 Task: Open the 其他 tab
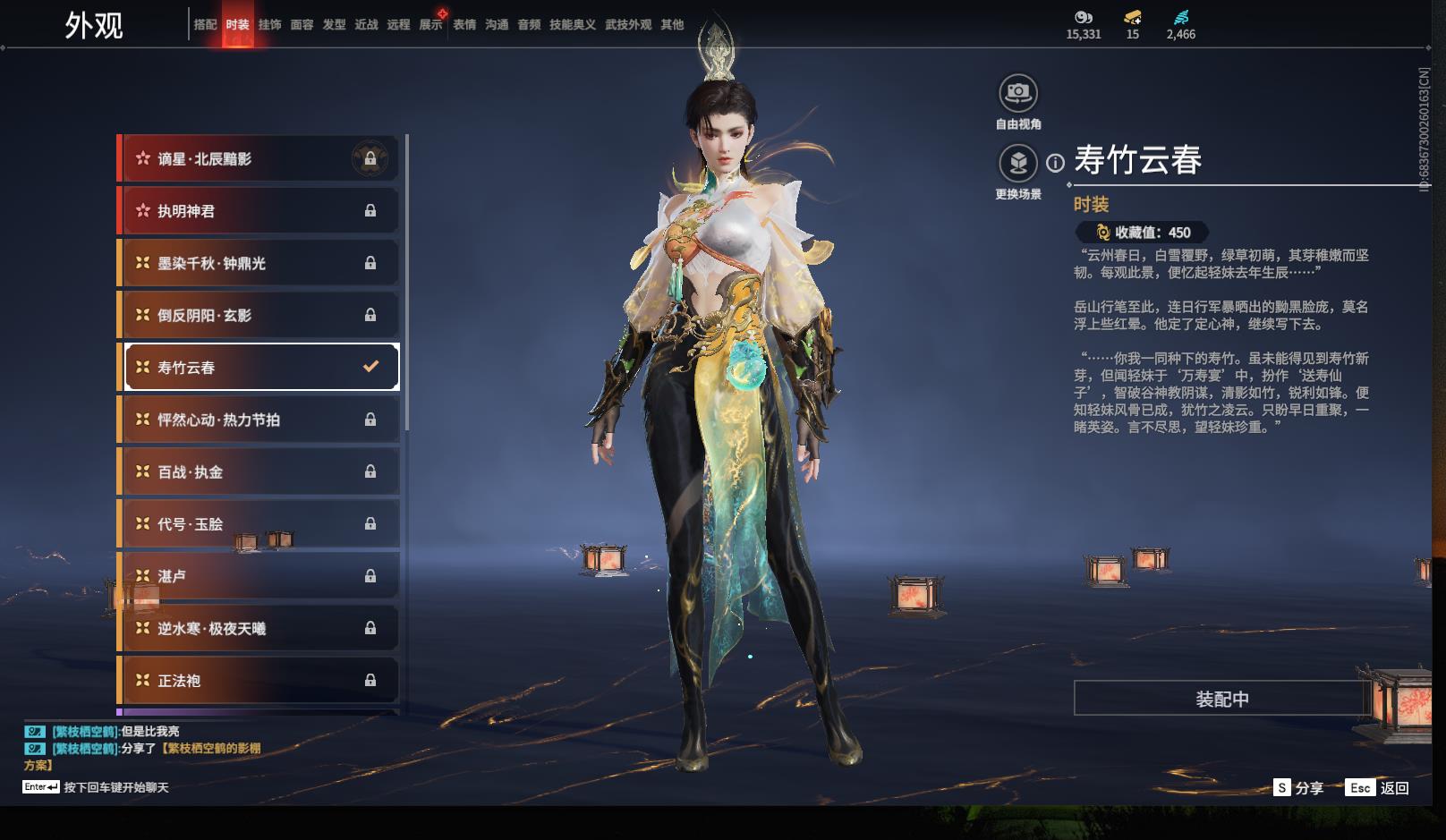click(x=672, y=25)
